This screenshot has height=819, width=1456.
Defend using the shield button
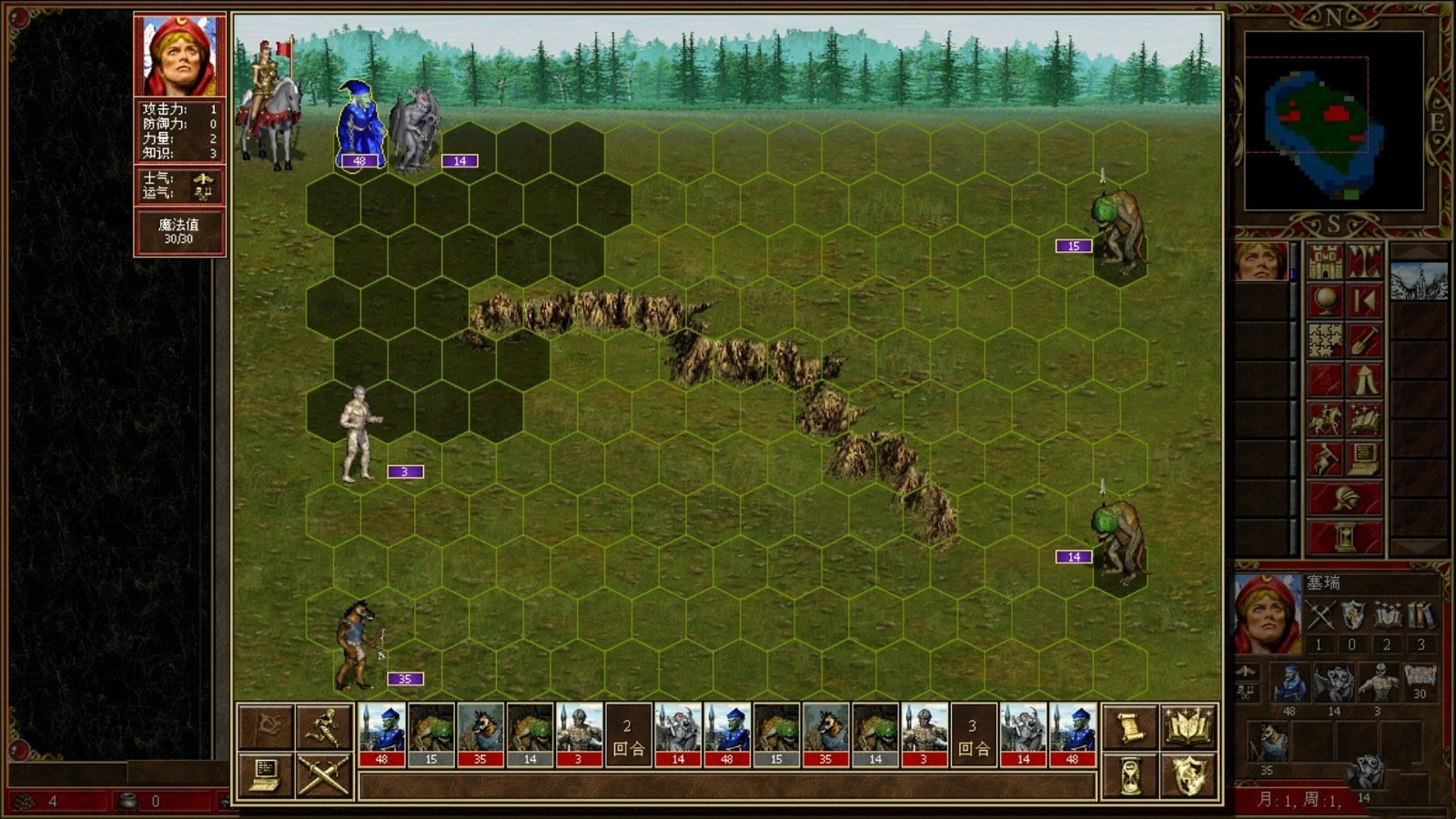pos(1189,775)
